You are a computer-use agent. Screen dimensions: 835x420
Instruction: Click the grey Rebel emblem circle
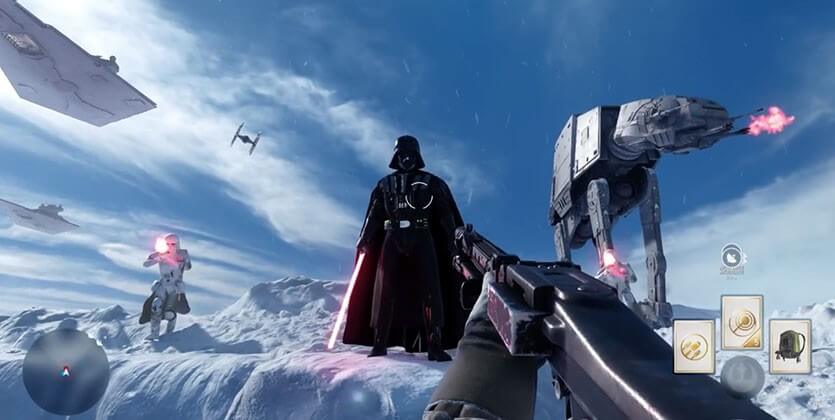(742, 376)
